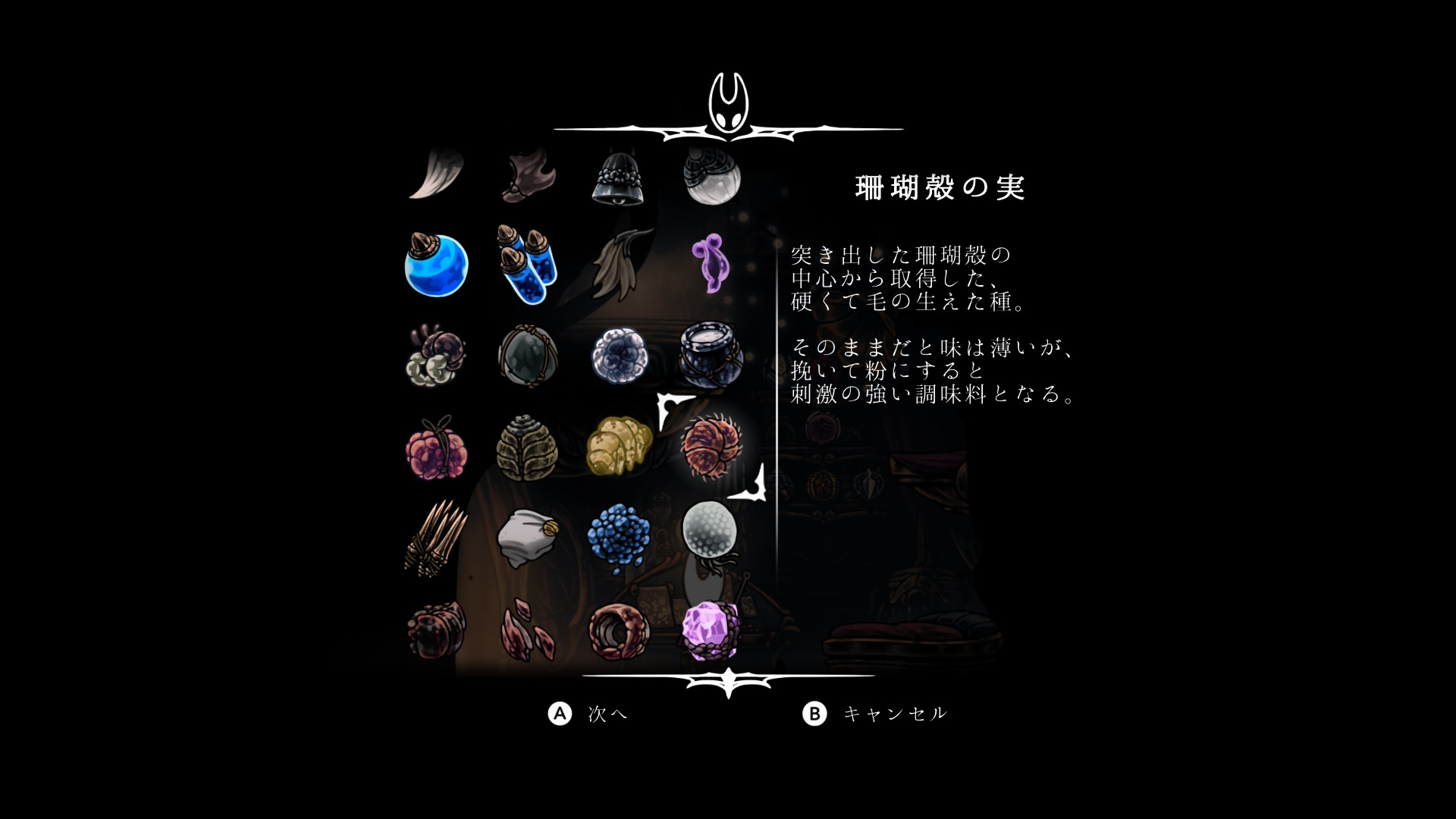1456x819 pixels.
Task: Select the hollow brown ring item
Action: (620, 630)
